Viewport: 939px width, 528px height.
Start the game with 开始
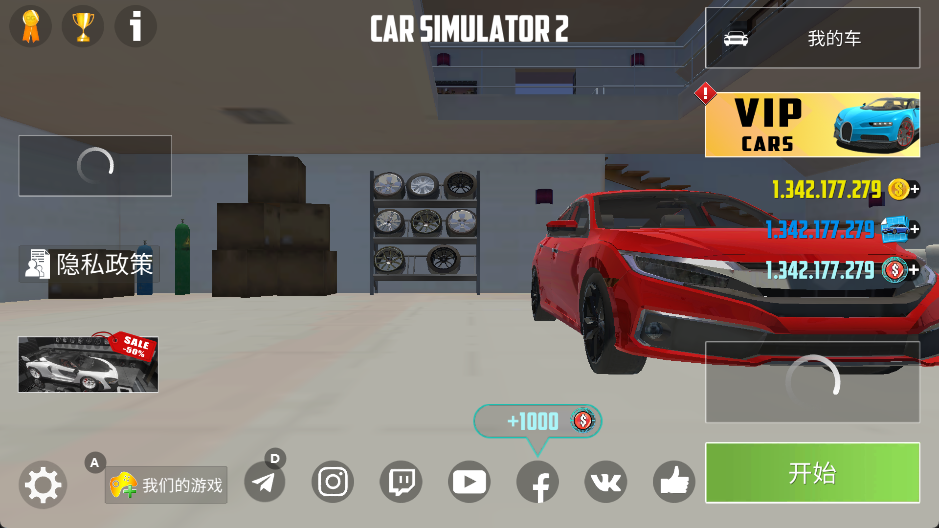click(812, 473)
